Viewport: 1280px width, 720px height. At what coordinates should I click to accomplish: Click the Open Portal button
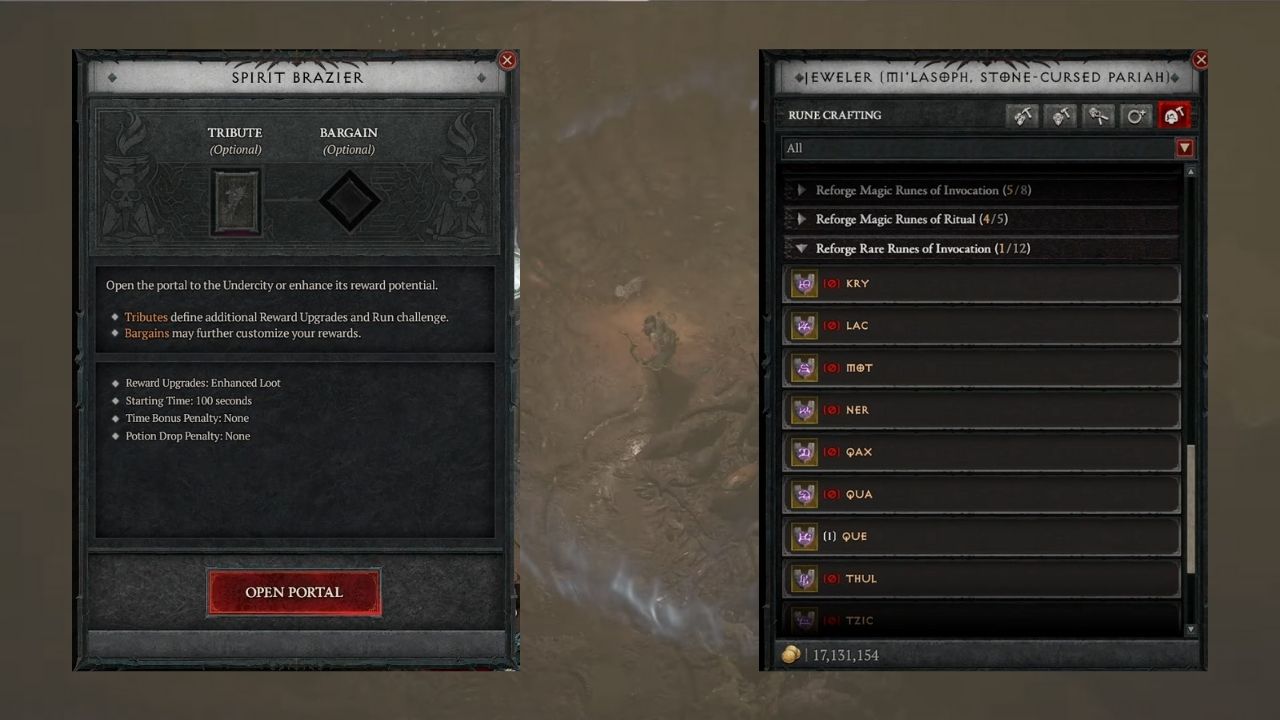click(x=293, y=592)
